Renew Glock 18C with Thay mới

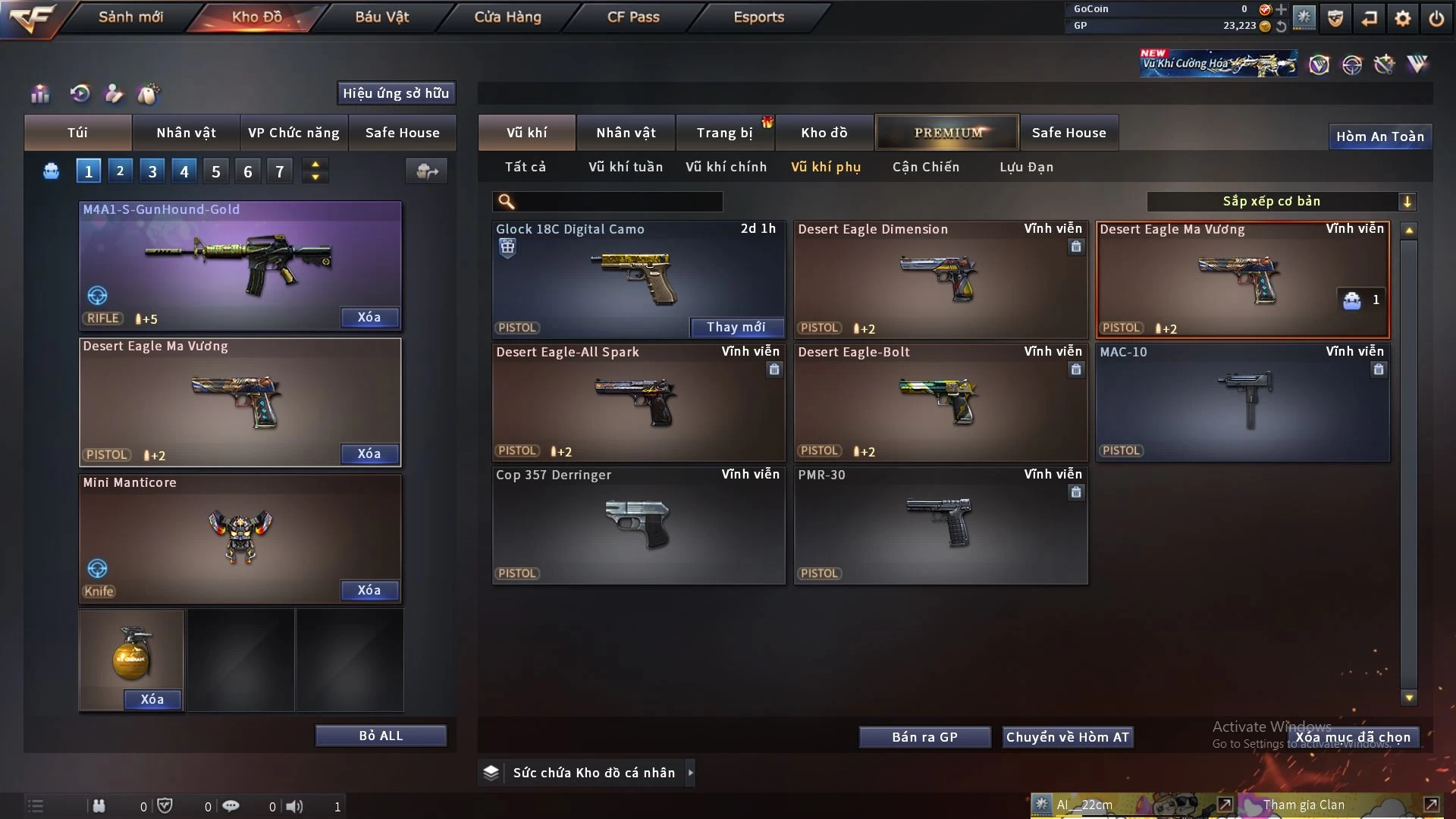[x=736, y=327]
